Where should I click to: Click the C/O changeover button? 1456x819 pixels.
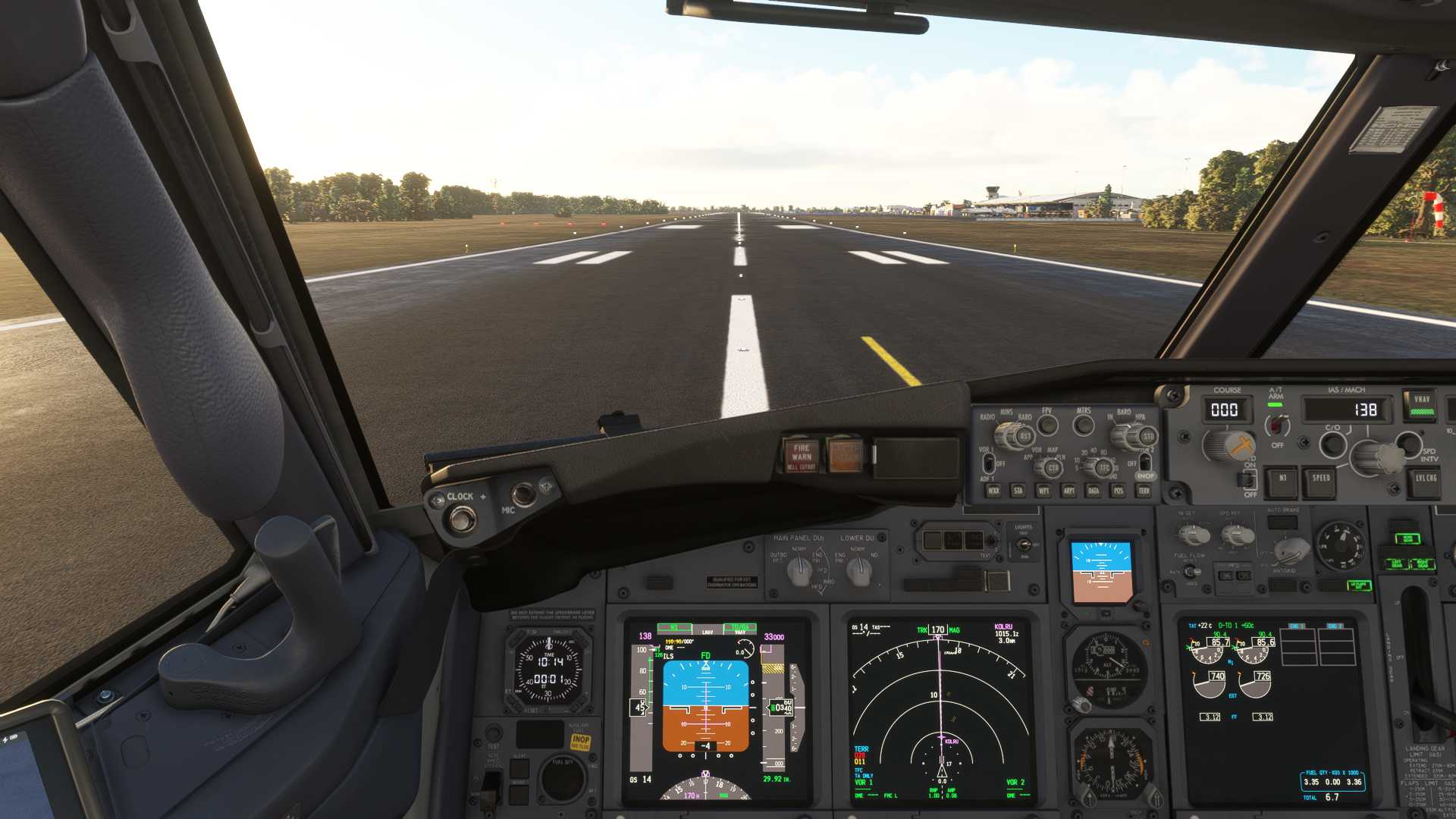[x=1332, y=444]
